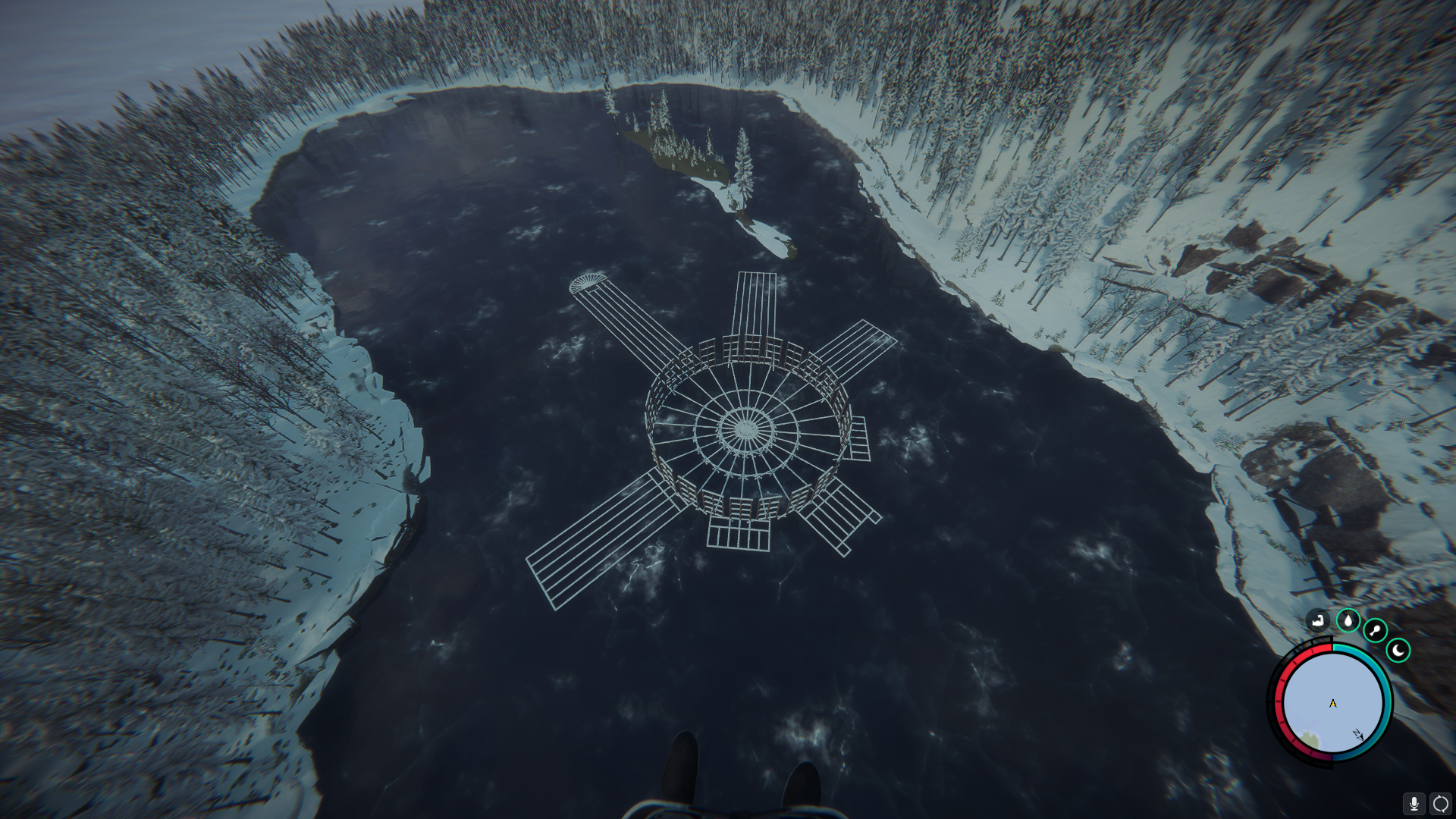1456x819 pixels.
Task: Click the circular sync arrows icon
Action: click(1441, 802)
